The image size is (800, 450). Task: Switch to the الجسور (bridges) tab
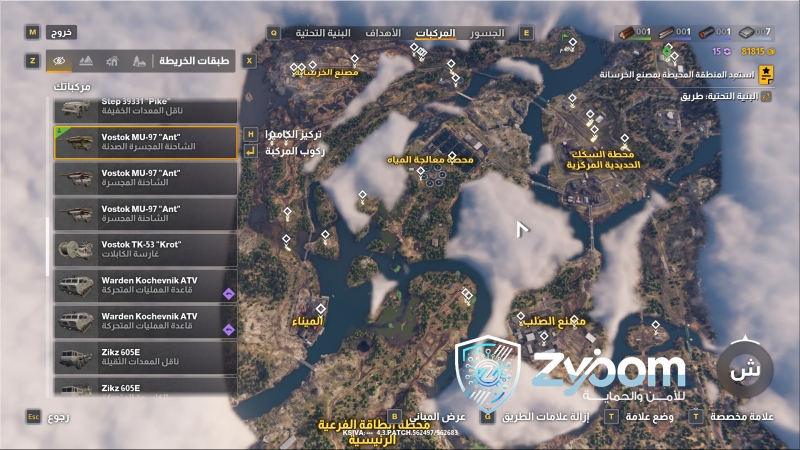point(488,33)
